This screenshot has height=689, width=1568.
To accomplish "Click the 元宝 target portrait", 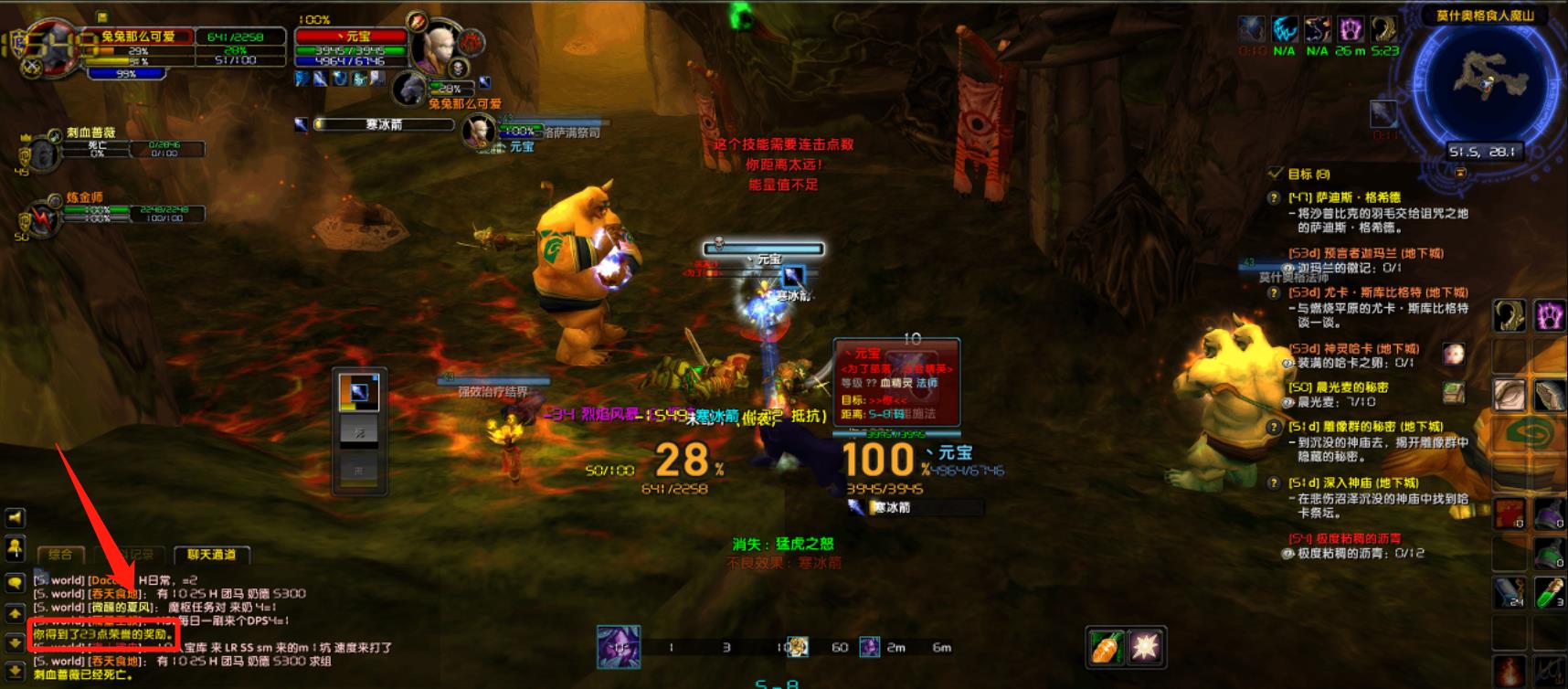I will 432,48.
